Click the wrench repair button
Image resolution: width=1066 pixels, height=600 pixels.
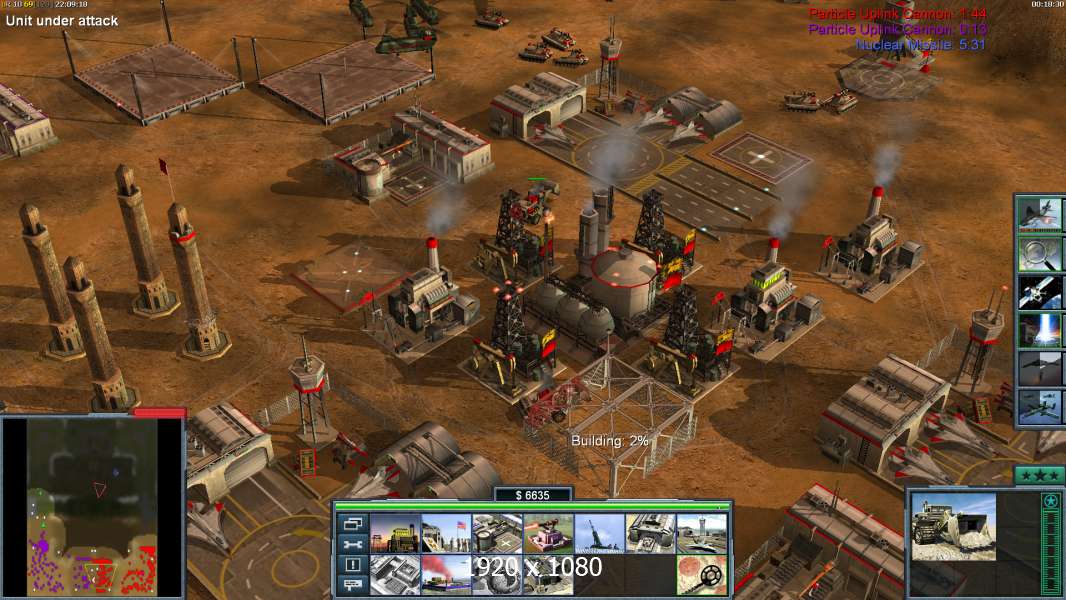click(352, 544)
